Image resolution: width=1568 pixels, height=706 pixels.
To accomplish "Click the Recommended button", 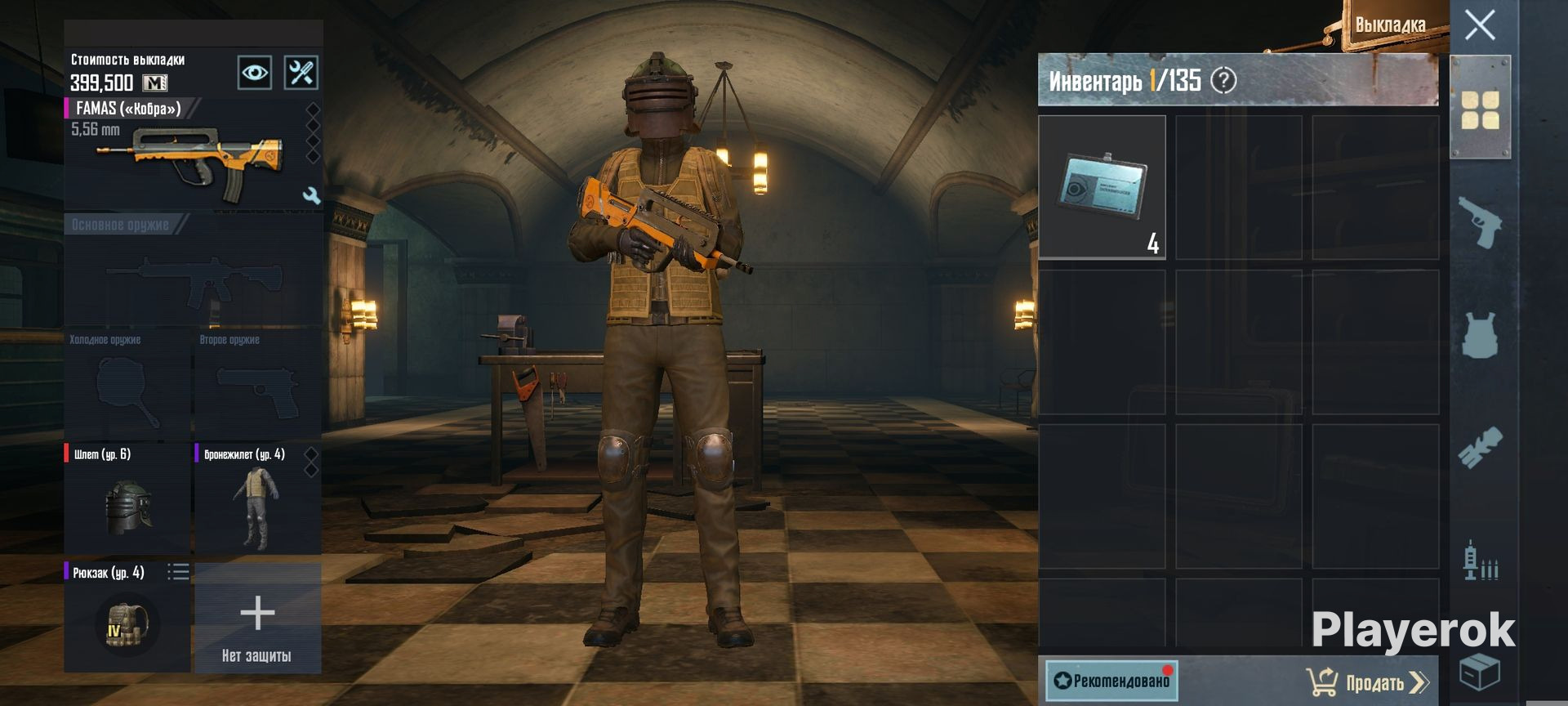I will [x=1111, y=680].
